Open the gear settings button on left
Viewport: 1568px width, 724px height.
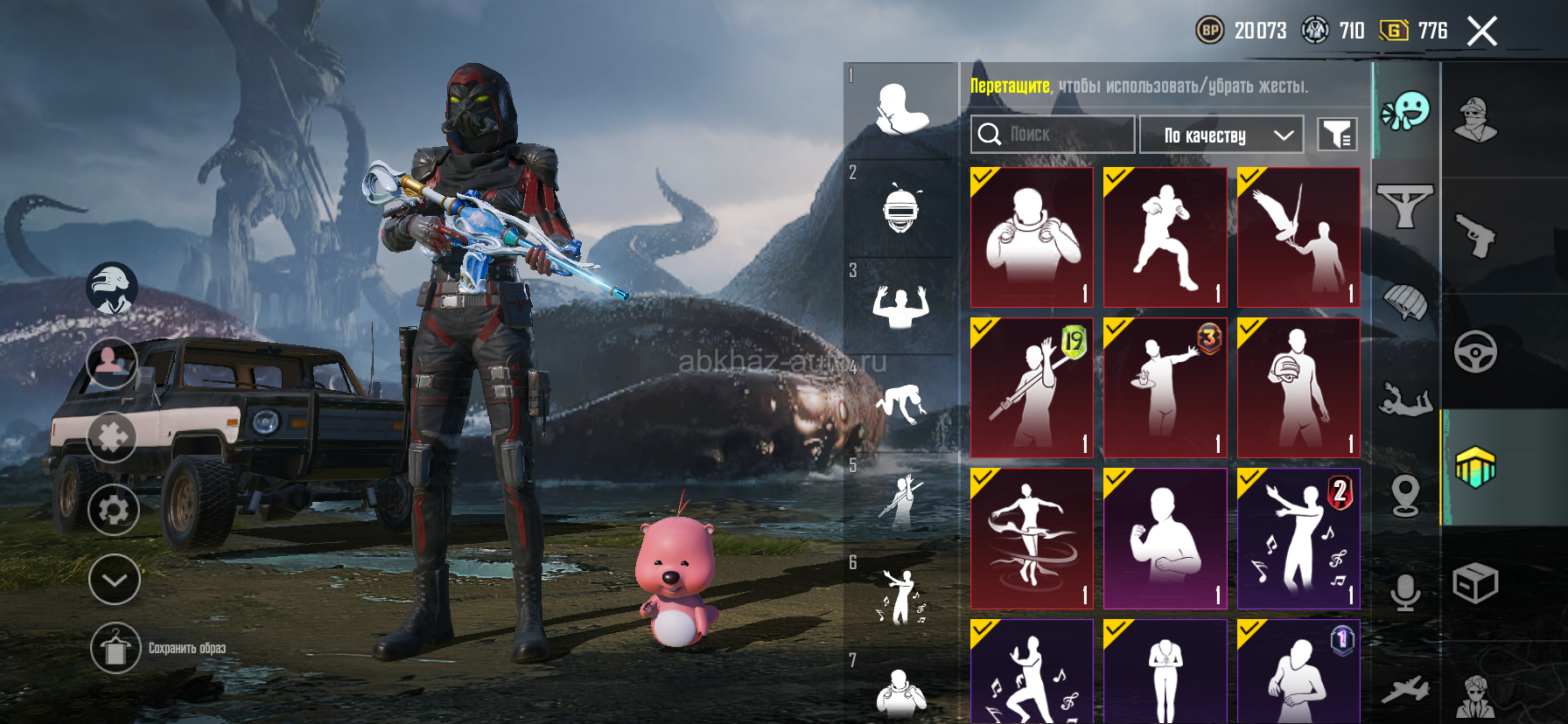coord(114,509)
